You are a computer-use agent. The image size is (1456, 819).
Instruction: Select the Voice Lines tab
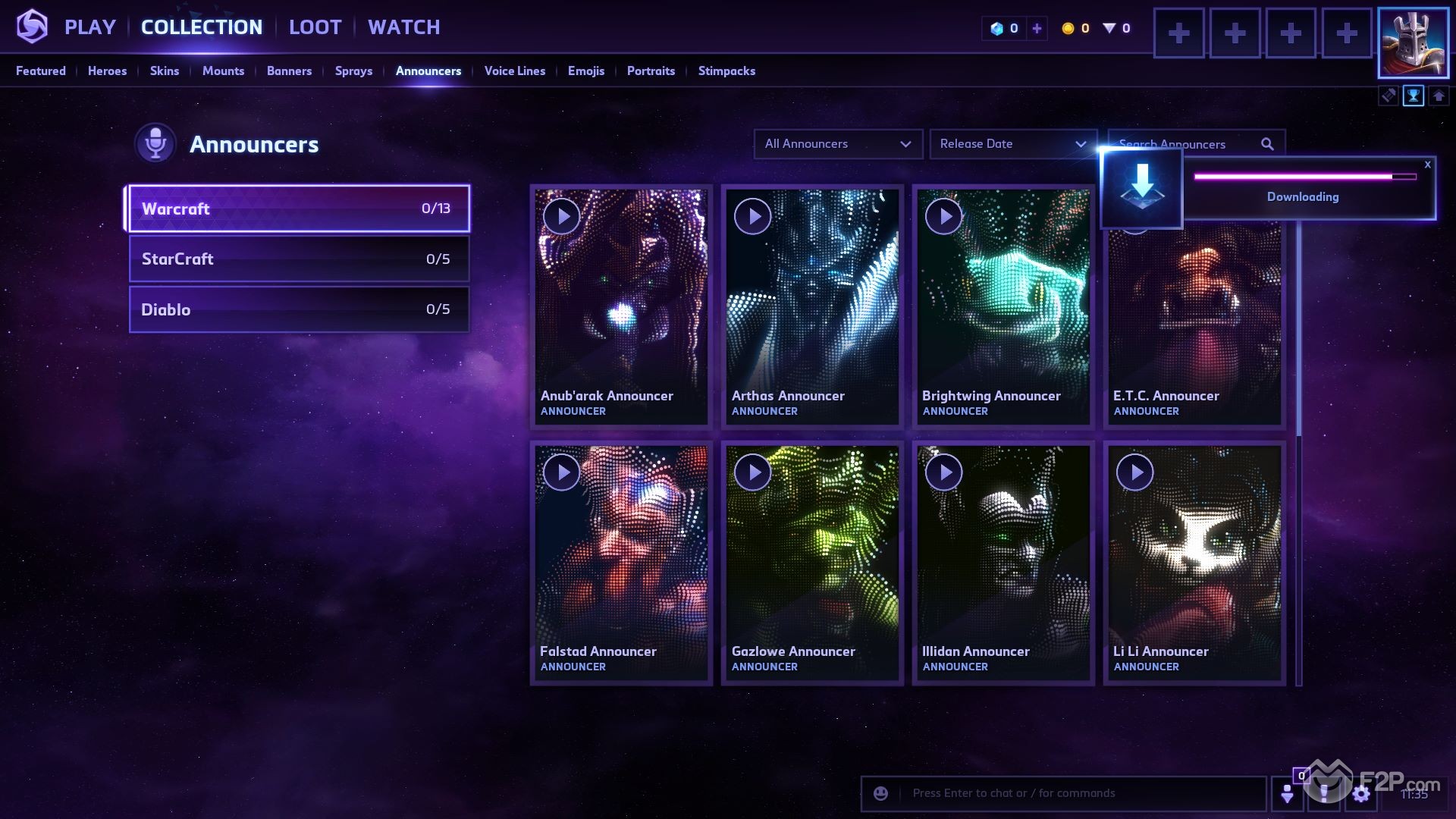pyautogui.click(x=514, y=71)
